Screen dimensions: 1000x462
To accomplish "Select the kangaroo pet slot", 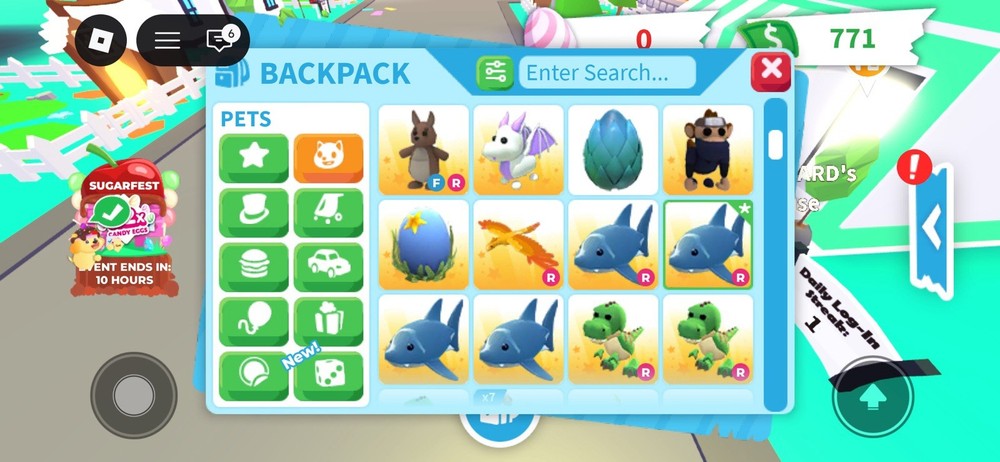I will (x=424, y=150).
